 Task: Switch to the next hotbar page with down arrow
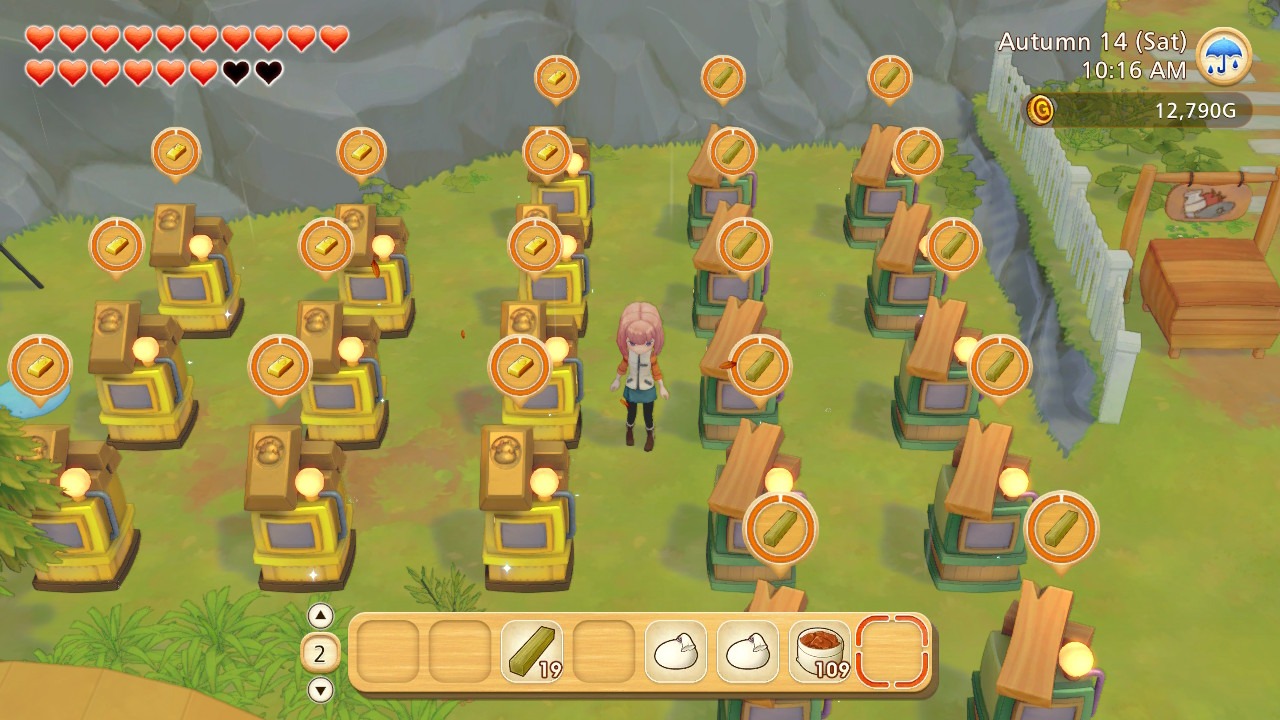(320, 689)
